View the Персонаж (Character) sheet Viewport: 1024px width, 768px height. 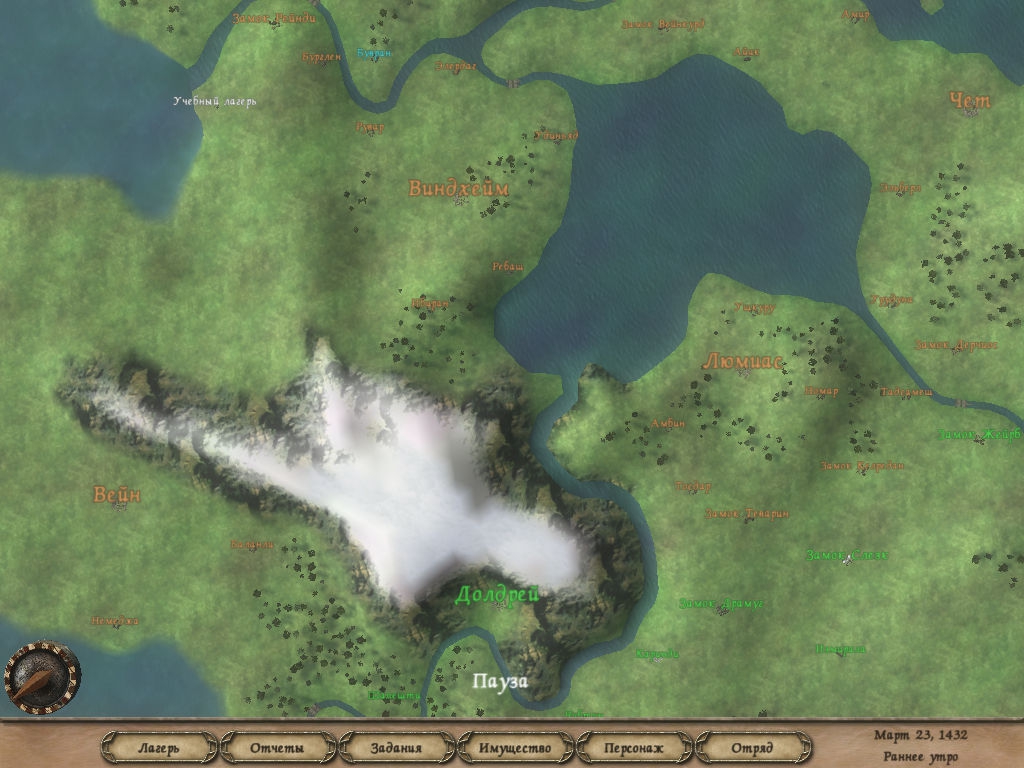634,747
